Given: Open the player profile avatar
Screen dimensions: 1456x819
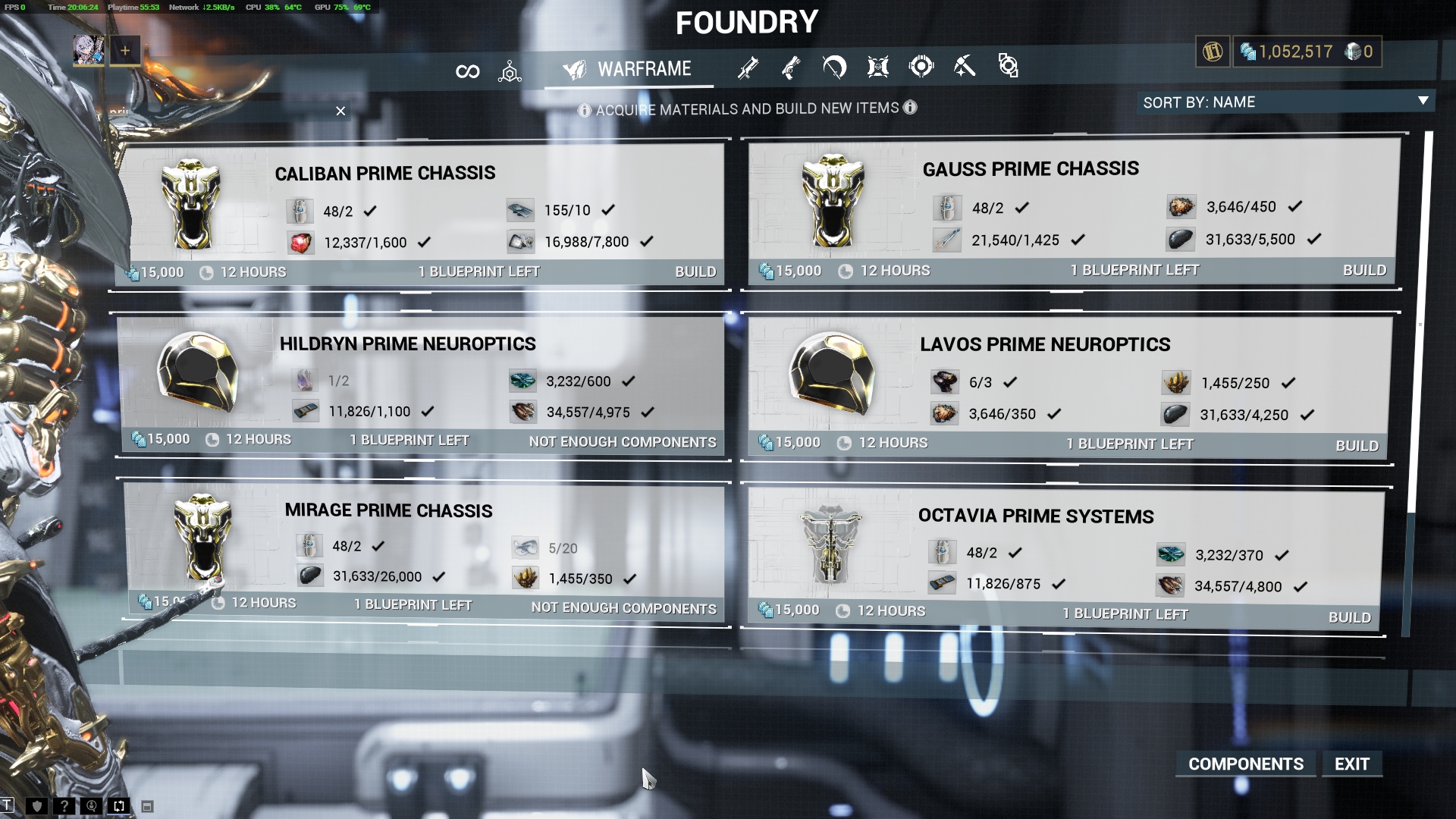Looking at the screenshot, I should (x=88, y=51).
